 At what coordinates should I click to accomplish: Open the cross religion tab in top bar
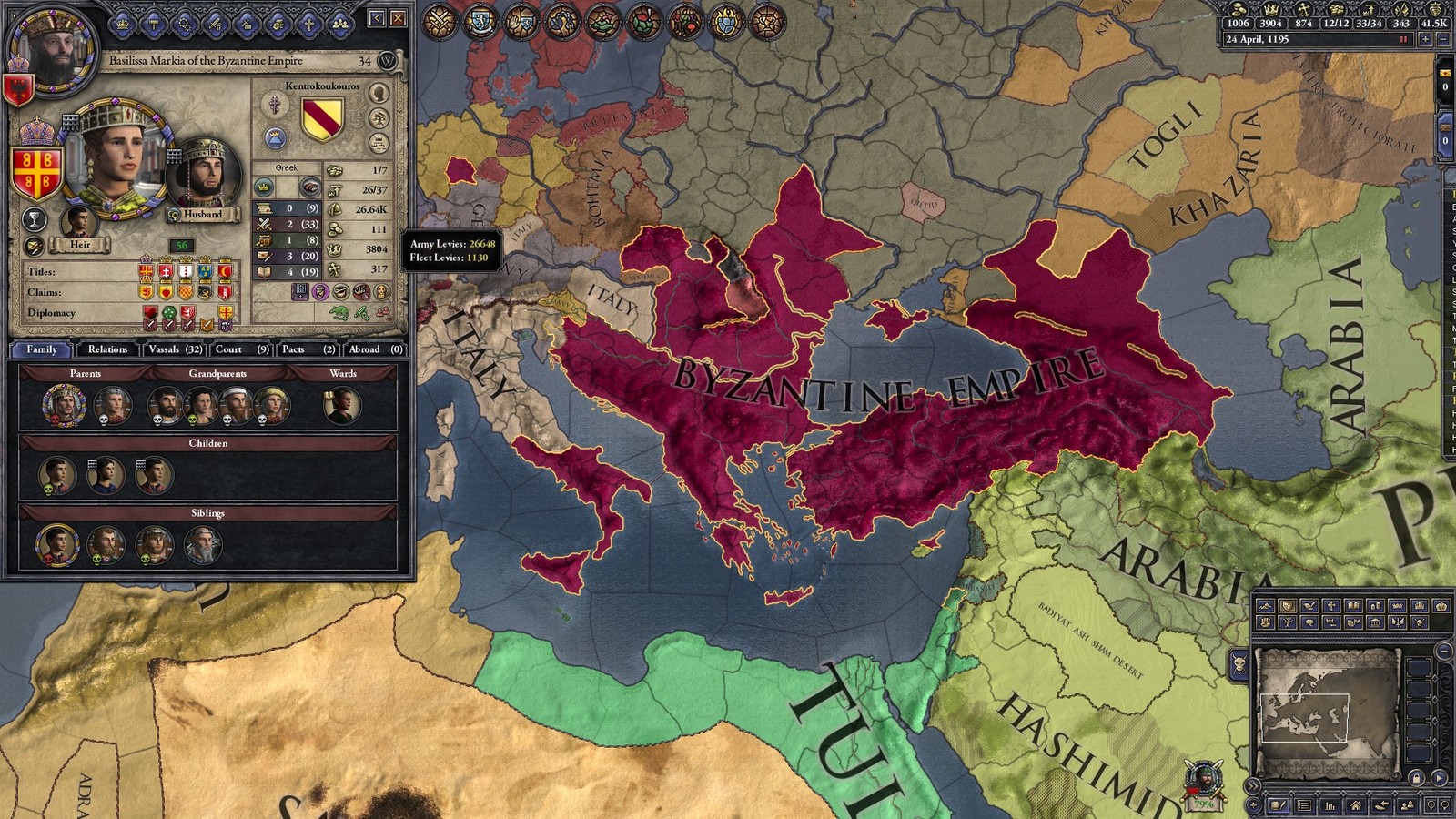click(309, 24)
